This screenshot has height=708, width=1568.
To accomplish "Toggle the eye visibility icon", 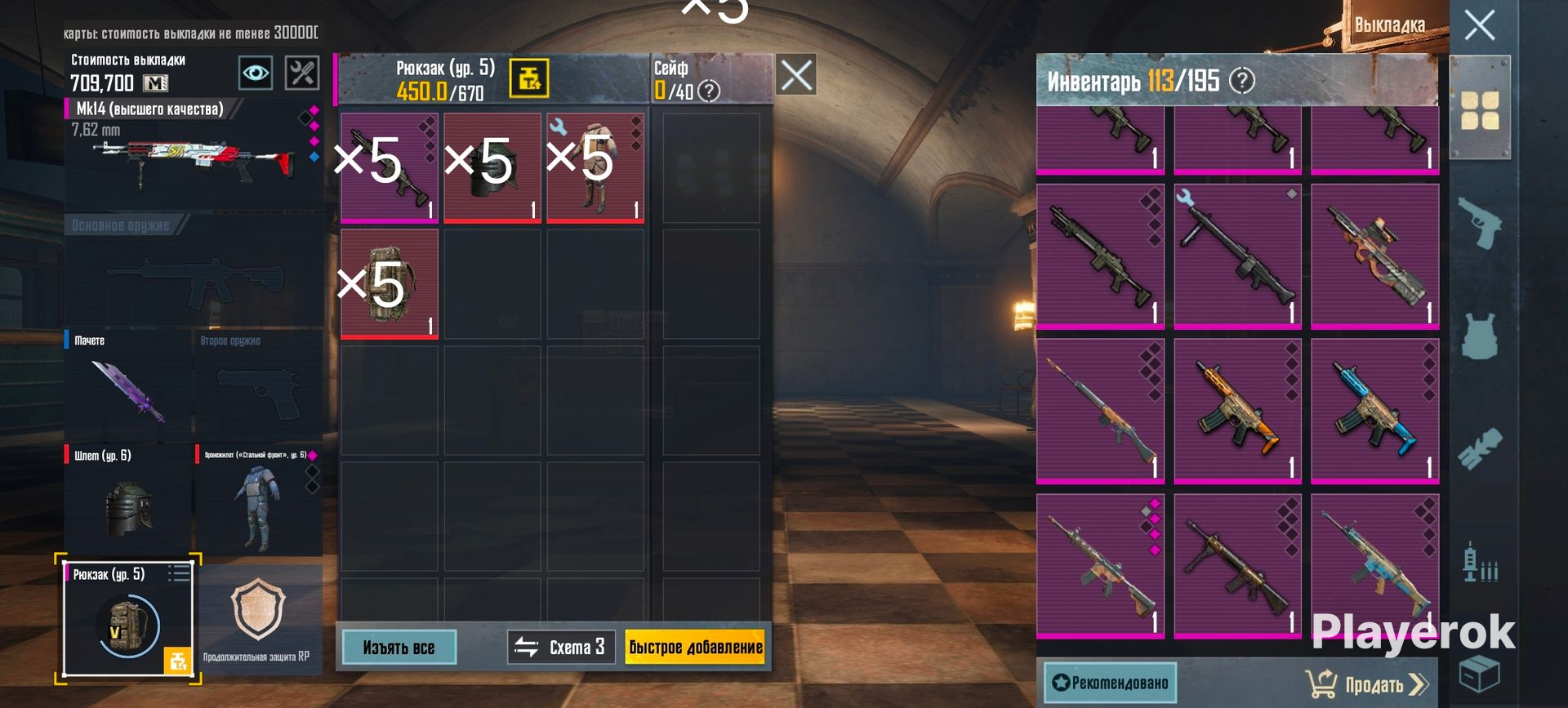I will [256, 73].
